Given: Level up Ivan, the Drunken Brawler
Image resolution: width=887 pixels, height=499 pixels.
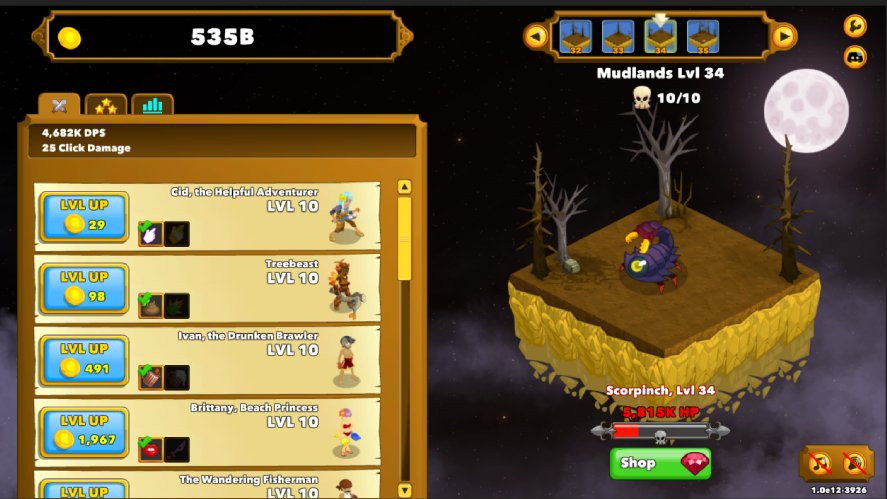Looking at the screenshot, I should 84,361.
